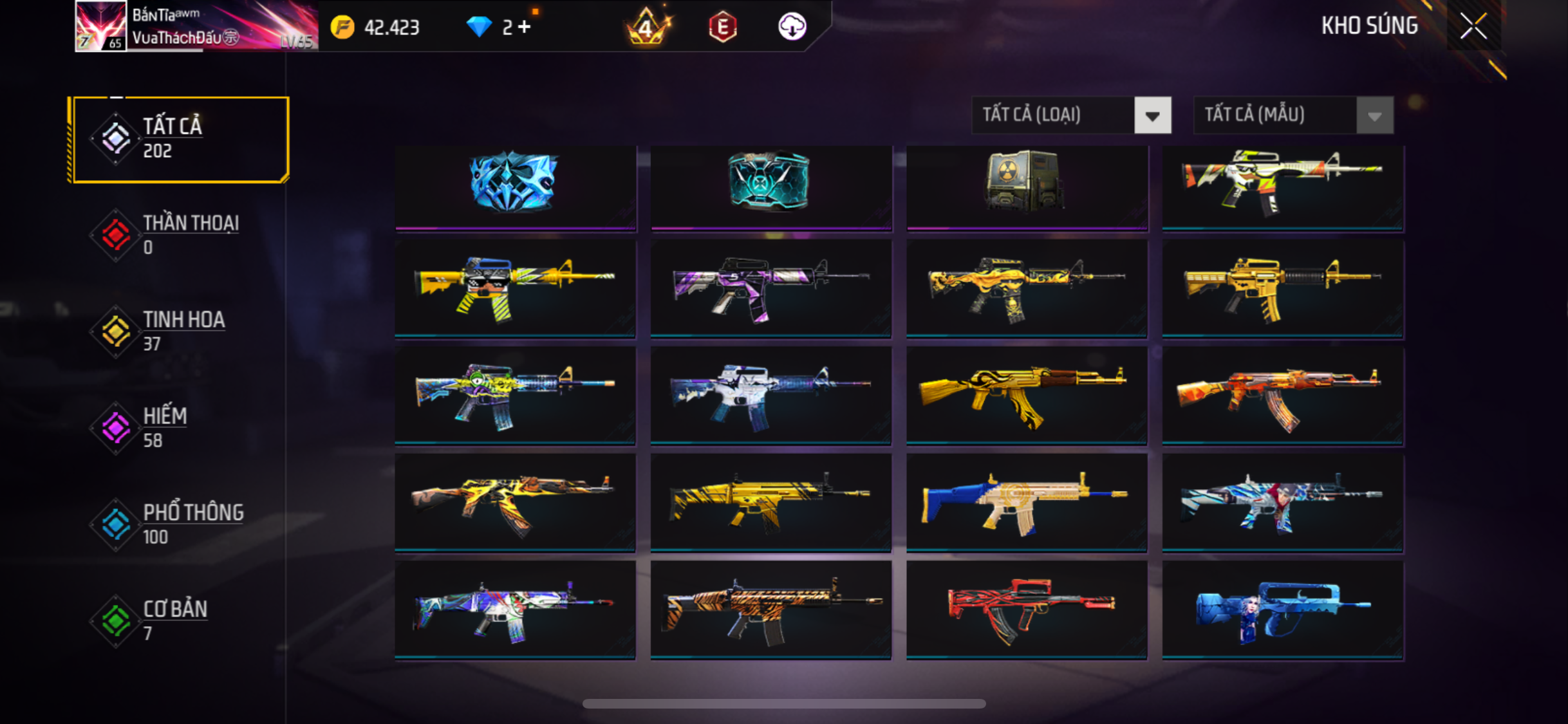This screenshot has height=724, width=1568.
Task: Click the red E badge icon
Action: 722,27
